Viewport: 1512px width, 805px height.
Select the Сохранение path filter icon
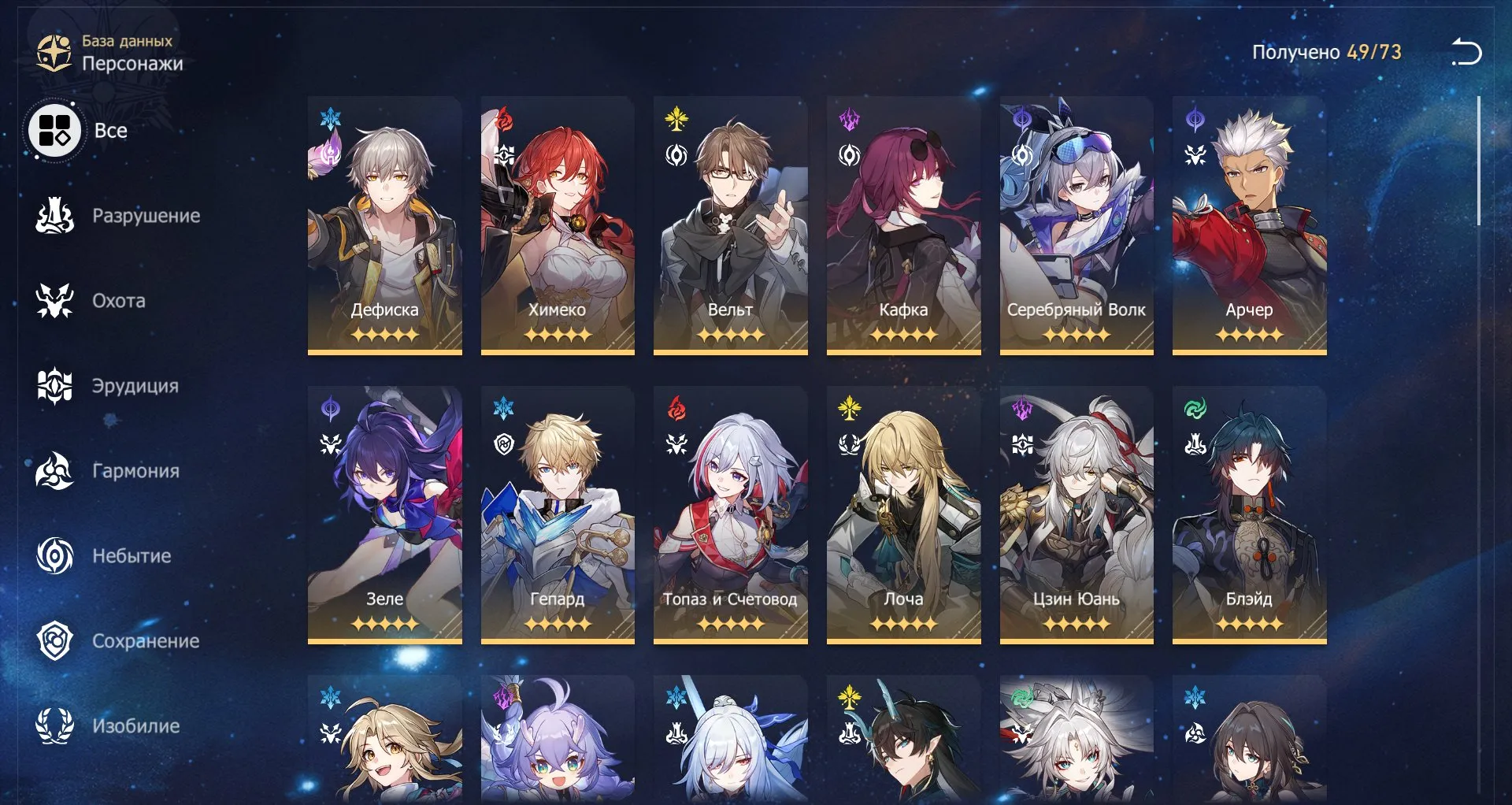tap(52, 641)
